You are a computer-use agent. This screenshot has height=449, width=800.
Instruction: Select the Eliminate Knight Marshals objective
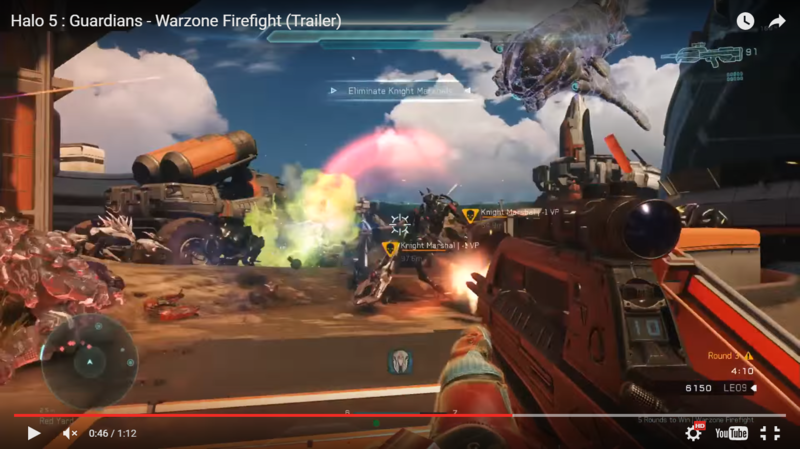(392, 91)
